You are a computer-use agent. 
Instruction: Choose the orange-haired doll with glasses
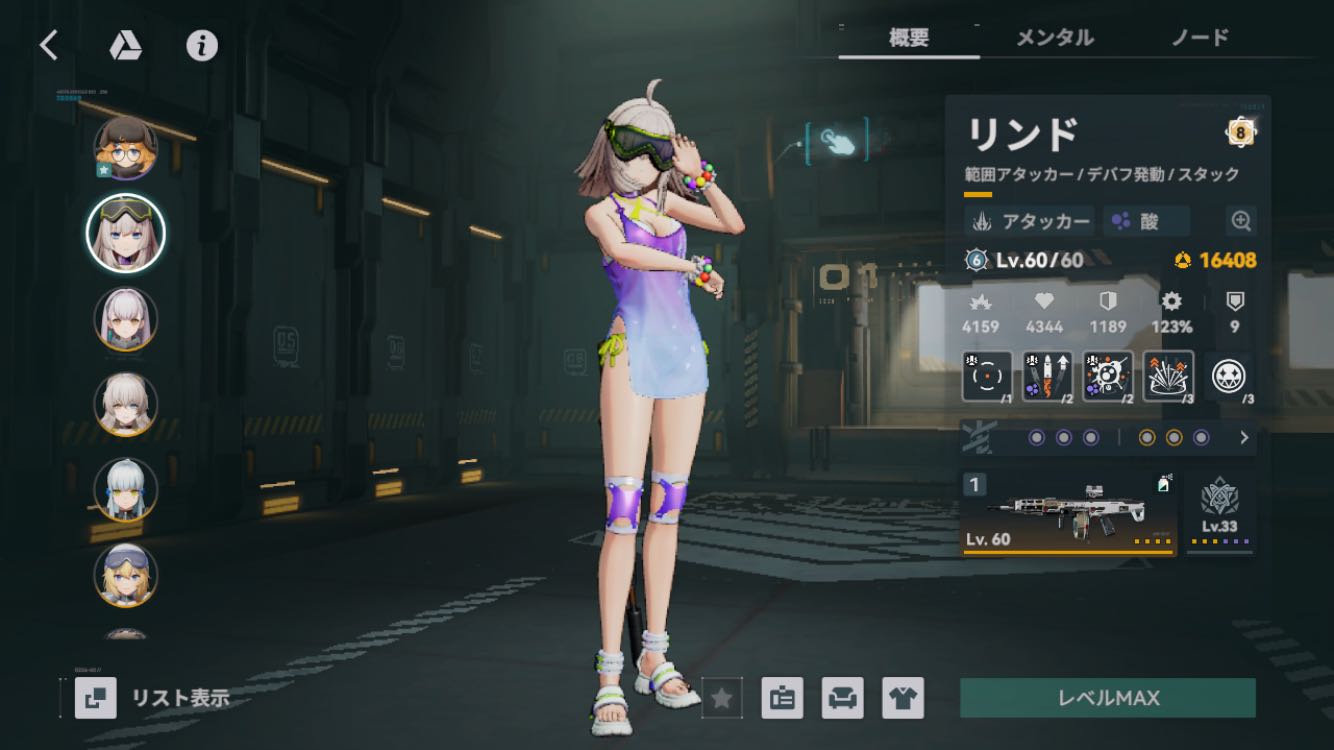tap(125, 148)
